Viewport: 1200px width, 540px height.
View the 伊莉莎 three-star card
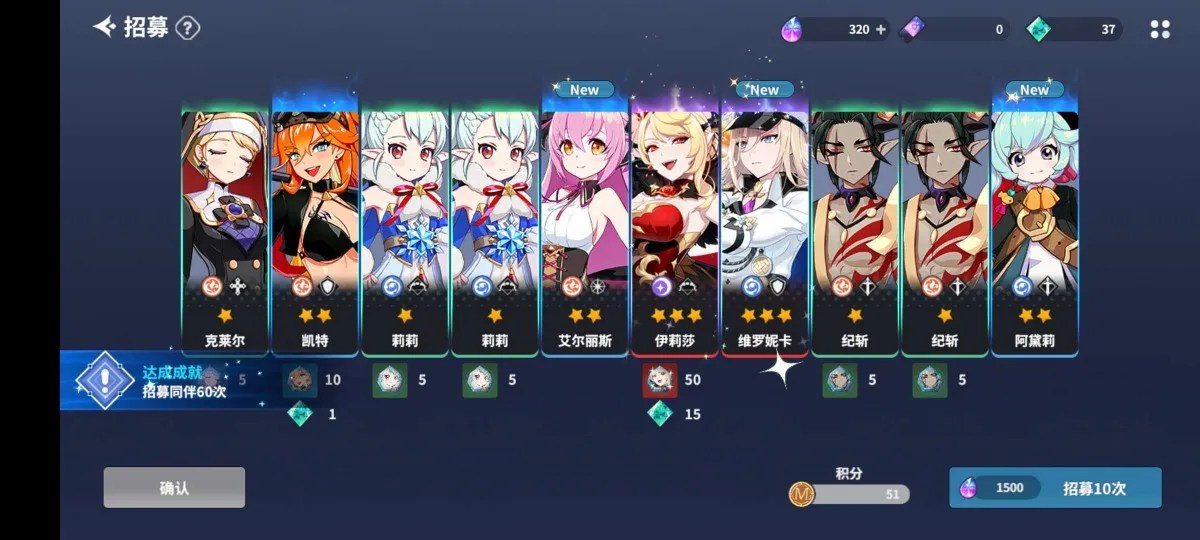point(675,230)
